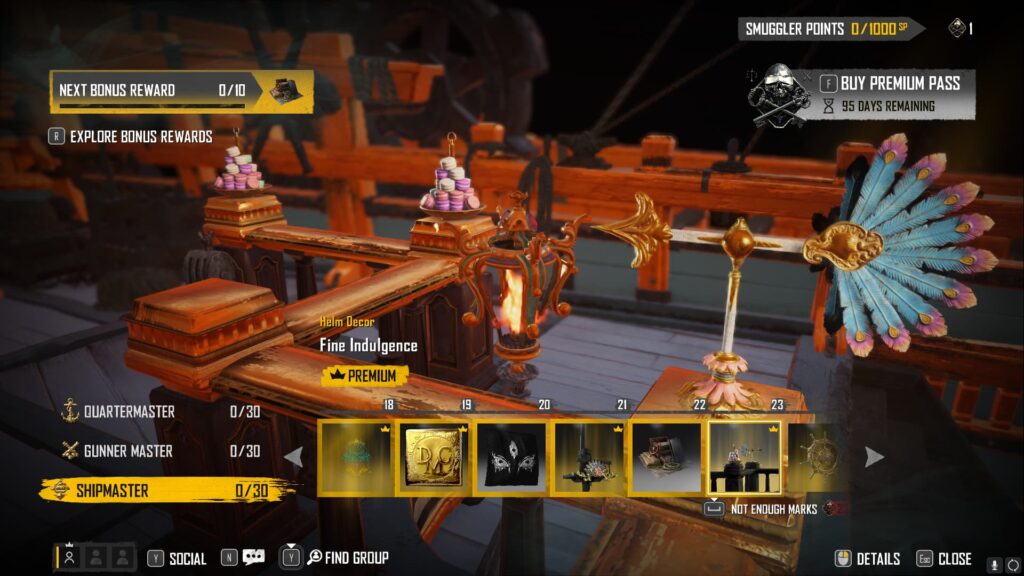The width and height of the screenshot is (1024, 576).
Task: Switch to the Gunner Master track
Action: pos(128,451)
